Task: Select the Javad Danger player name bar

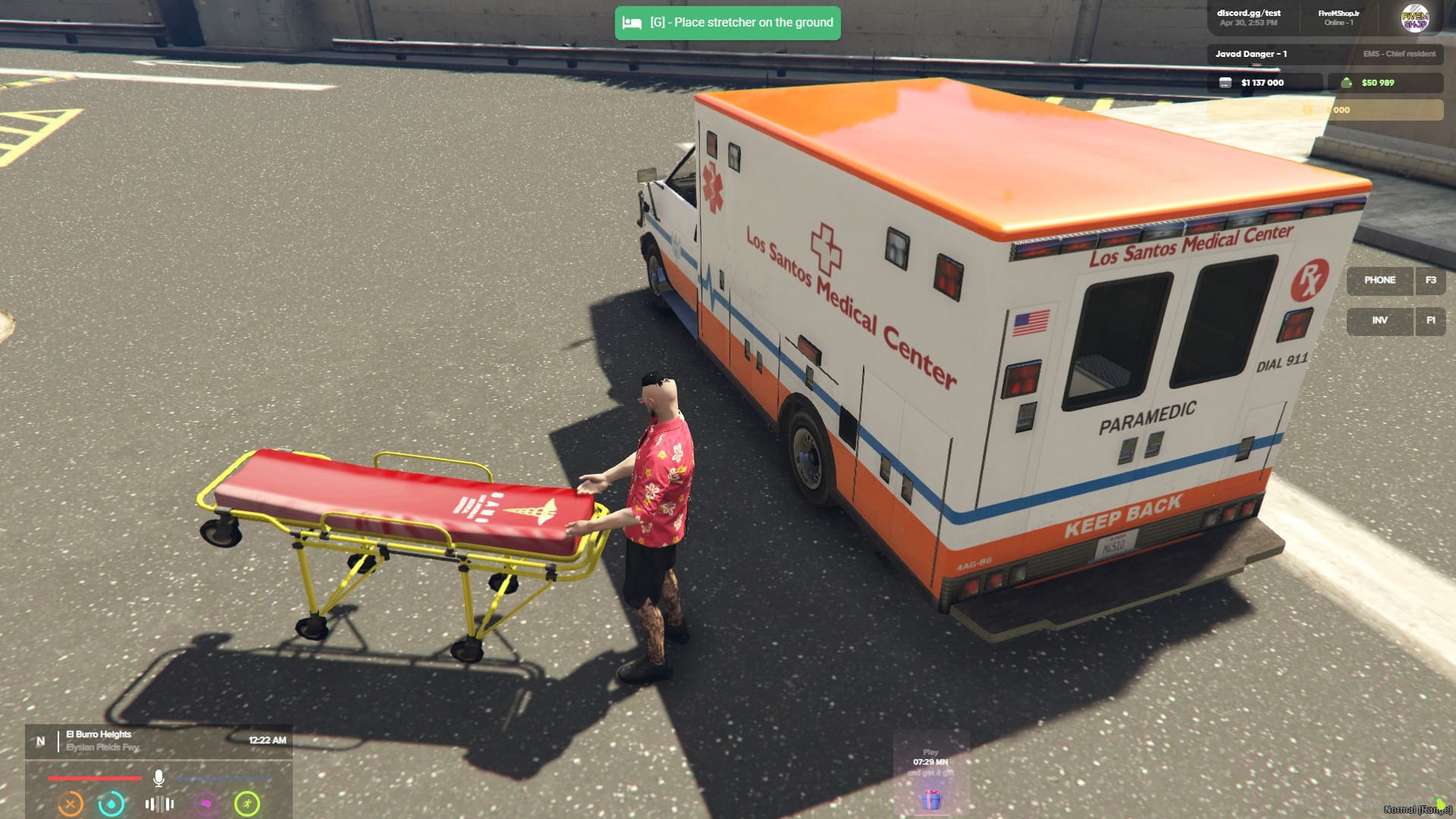Action: tap(1325, 54)
